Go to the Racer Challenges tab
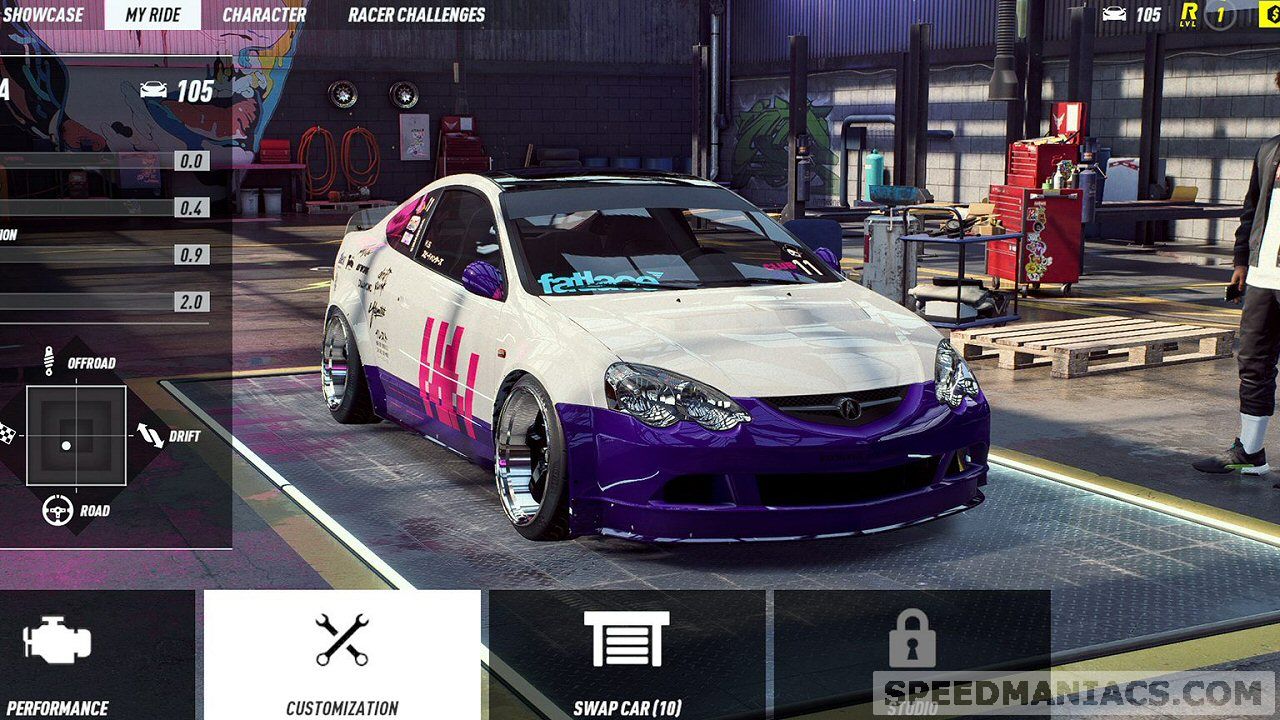The height and width of the screenshot is (720, 1280). tap(416, 15)
